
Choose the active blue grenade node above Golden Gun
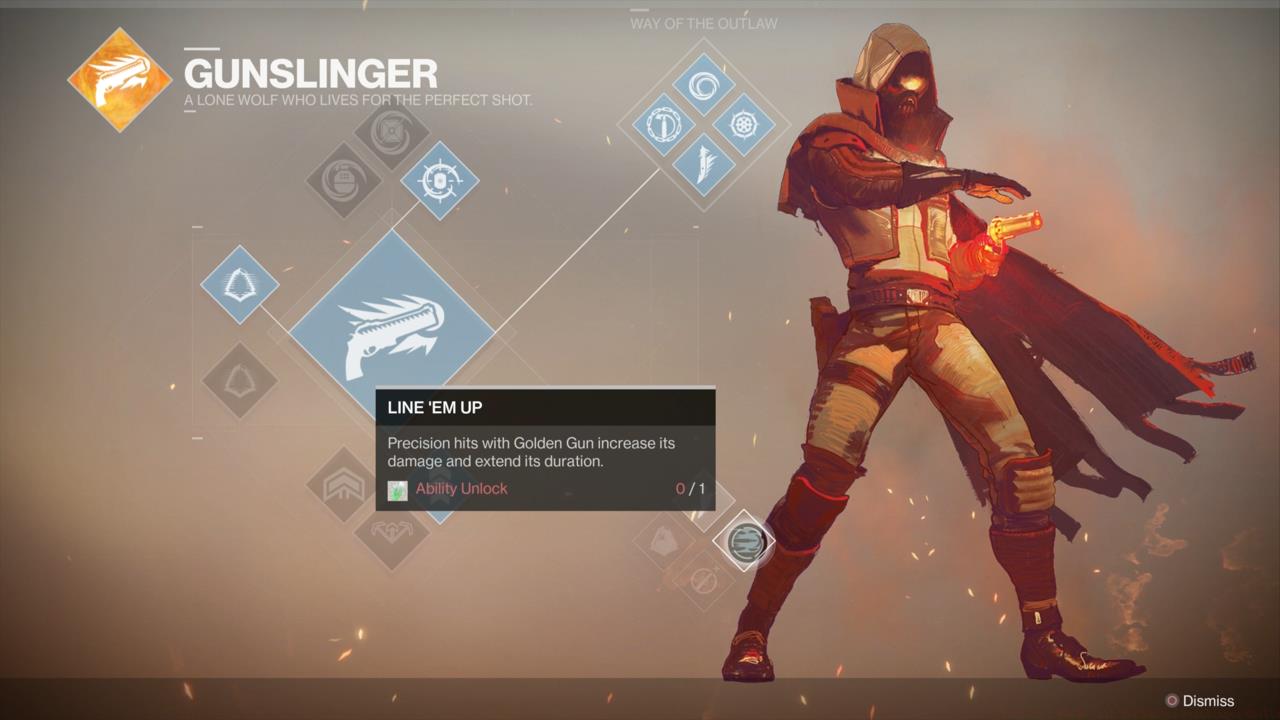(439, 181)
